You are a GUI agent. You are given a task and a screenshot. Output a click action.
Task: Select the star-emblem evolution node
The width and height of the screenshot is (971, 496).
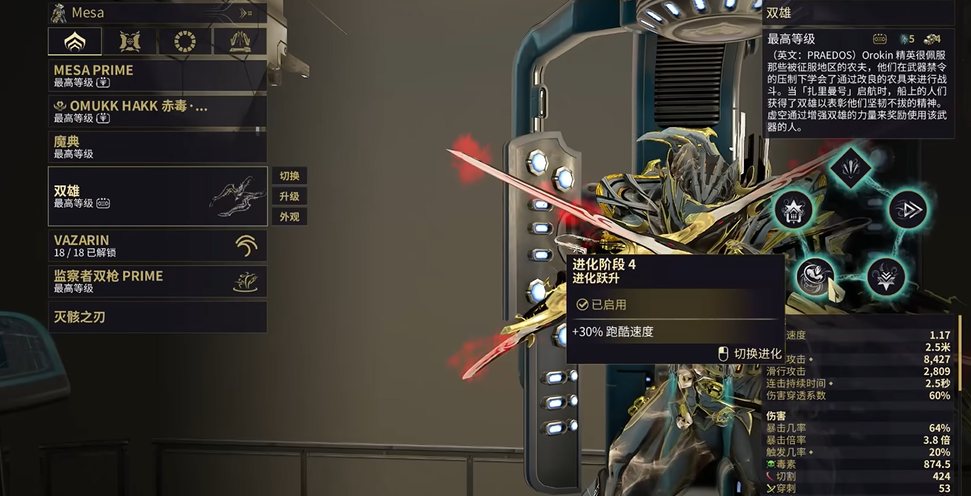(x=793, y=211)
